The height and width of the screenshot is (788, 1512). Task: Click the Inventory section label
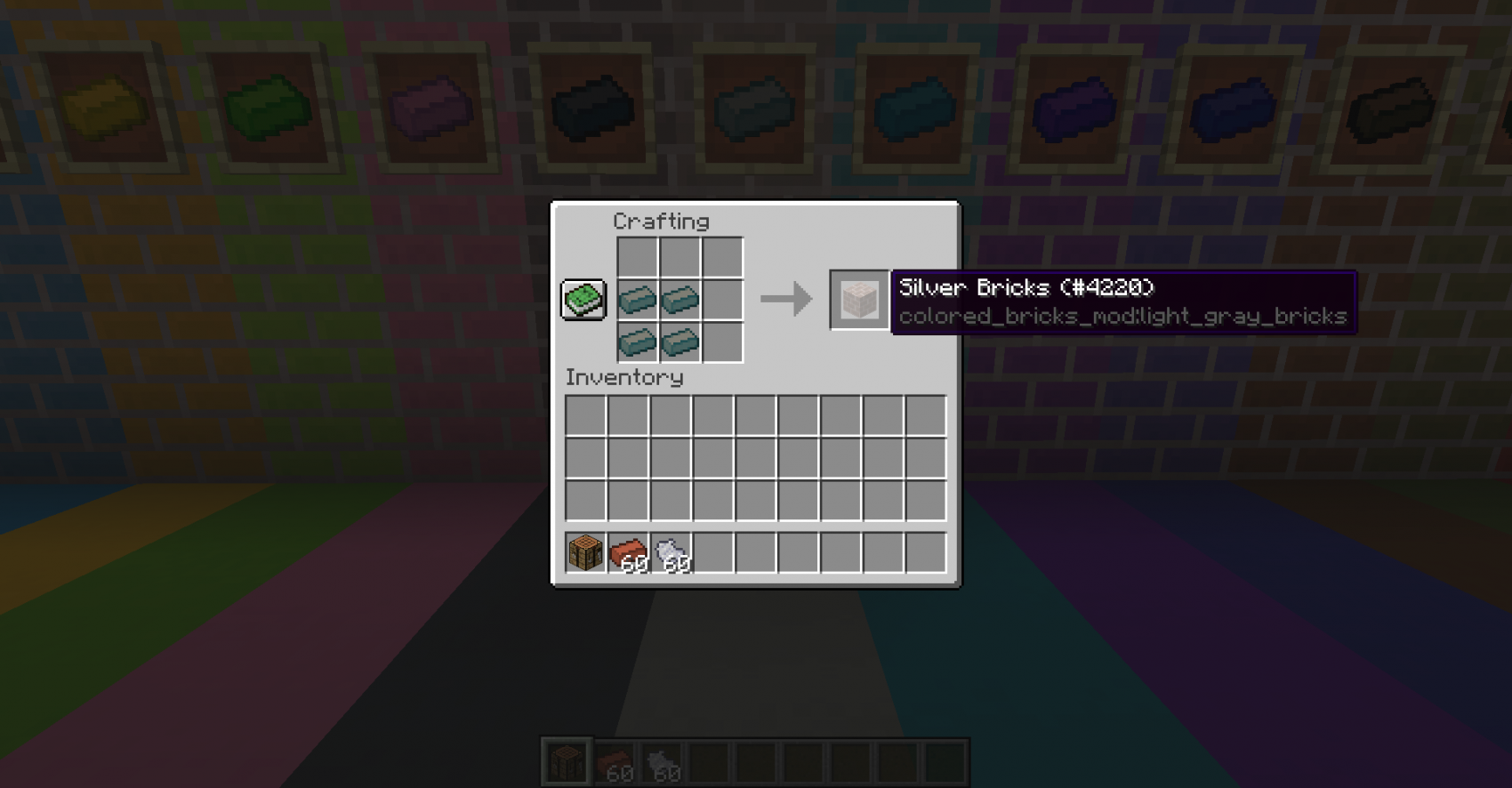pyautogui.click(x=623, y=377)
